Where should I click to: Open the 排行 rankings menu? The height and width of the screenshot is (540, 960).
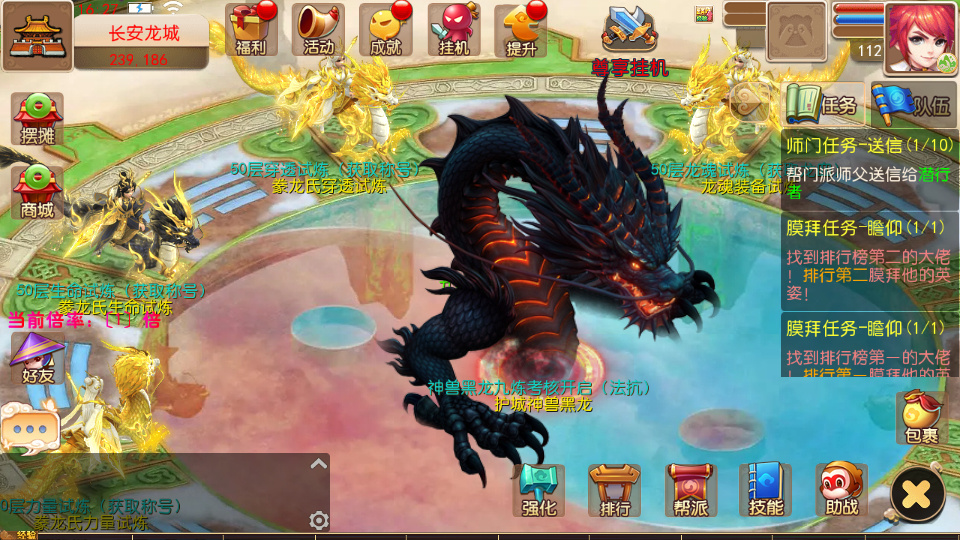614,491
